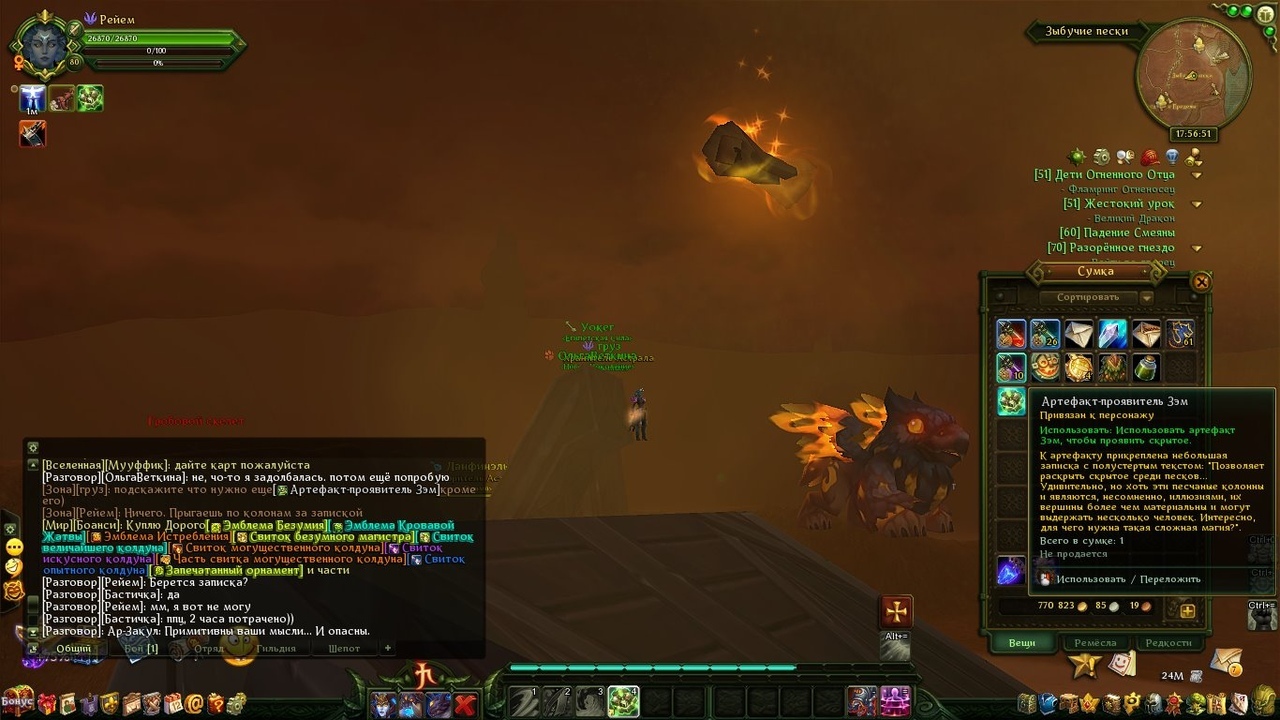Select the Артефакт-проявитель Зэм item slot

1011,401
